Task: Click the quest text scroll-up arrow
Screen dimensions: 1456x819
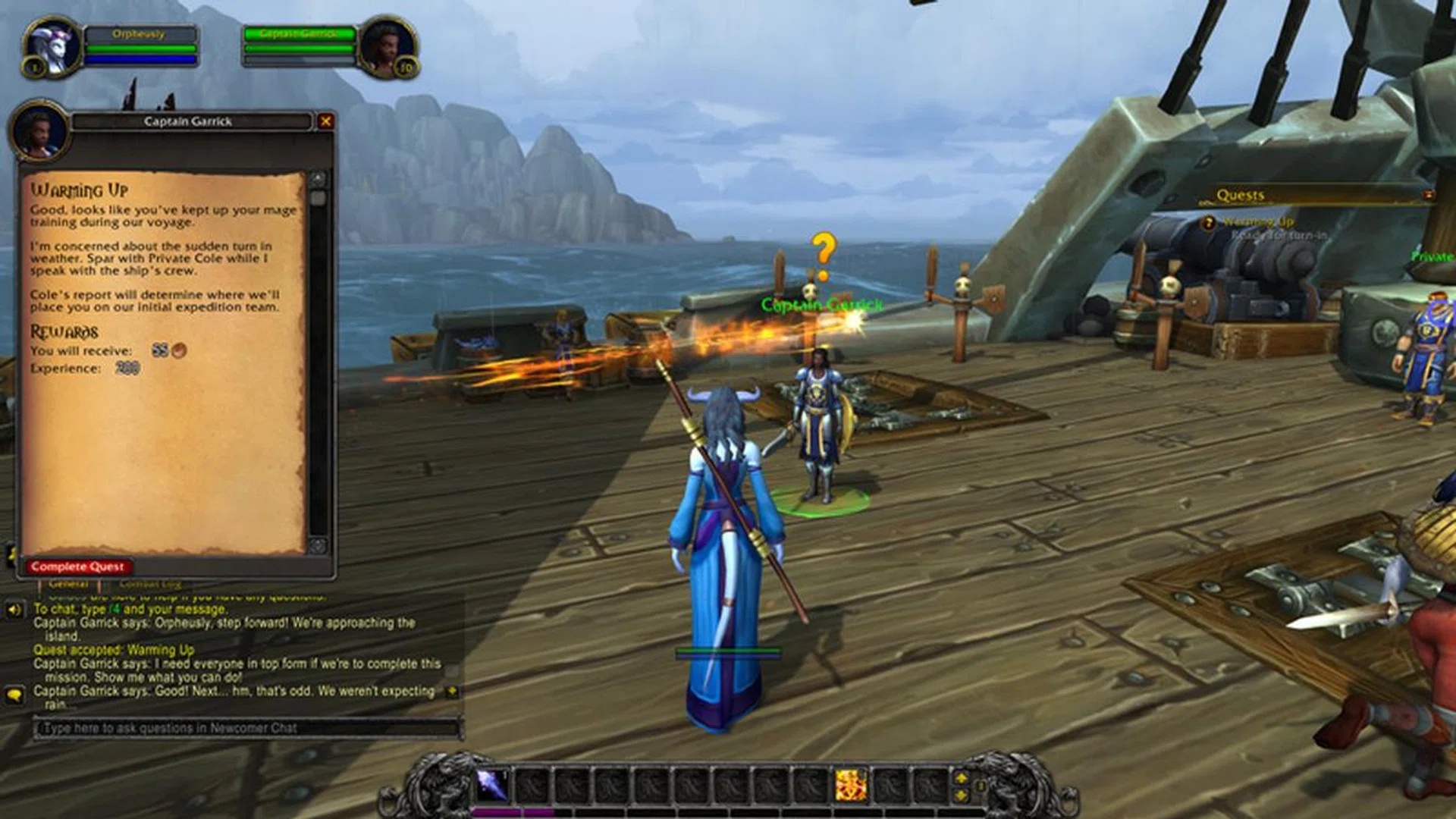Action: click(x=318, y=179)
